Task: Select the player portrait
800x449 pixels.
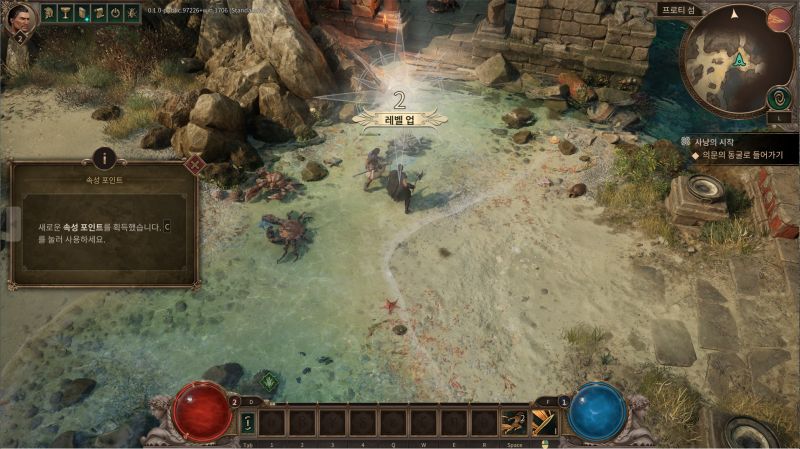Action: click(21, 19)
